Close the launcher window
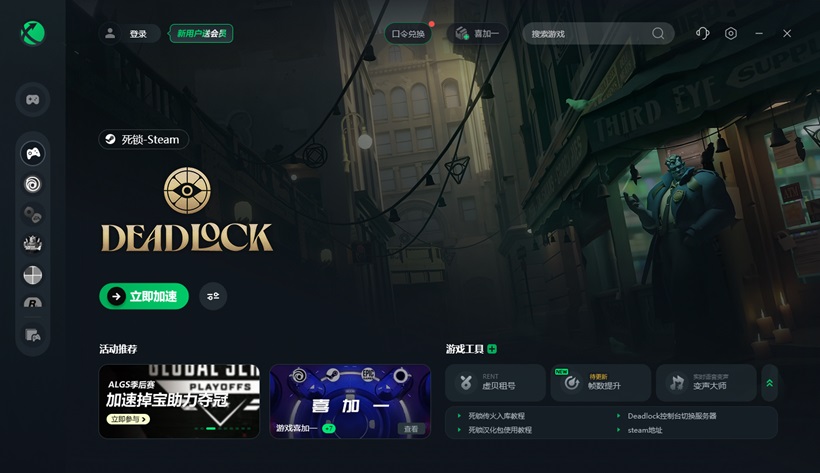The image size is (820, 473). pos(787,34)
